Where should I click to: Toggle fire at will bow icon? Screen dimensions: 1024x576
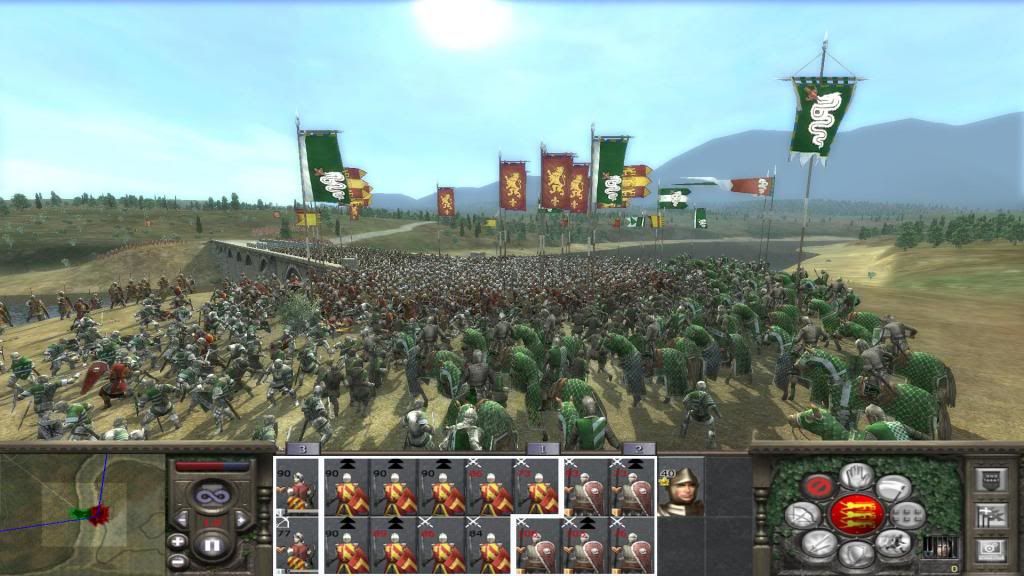point(804,515)
